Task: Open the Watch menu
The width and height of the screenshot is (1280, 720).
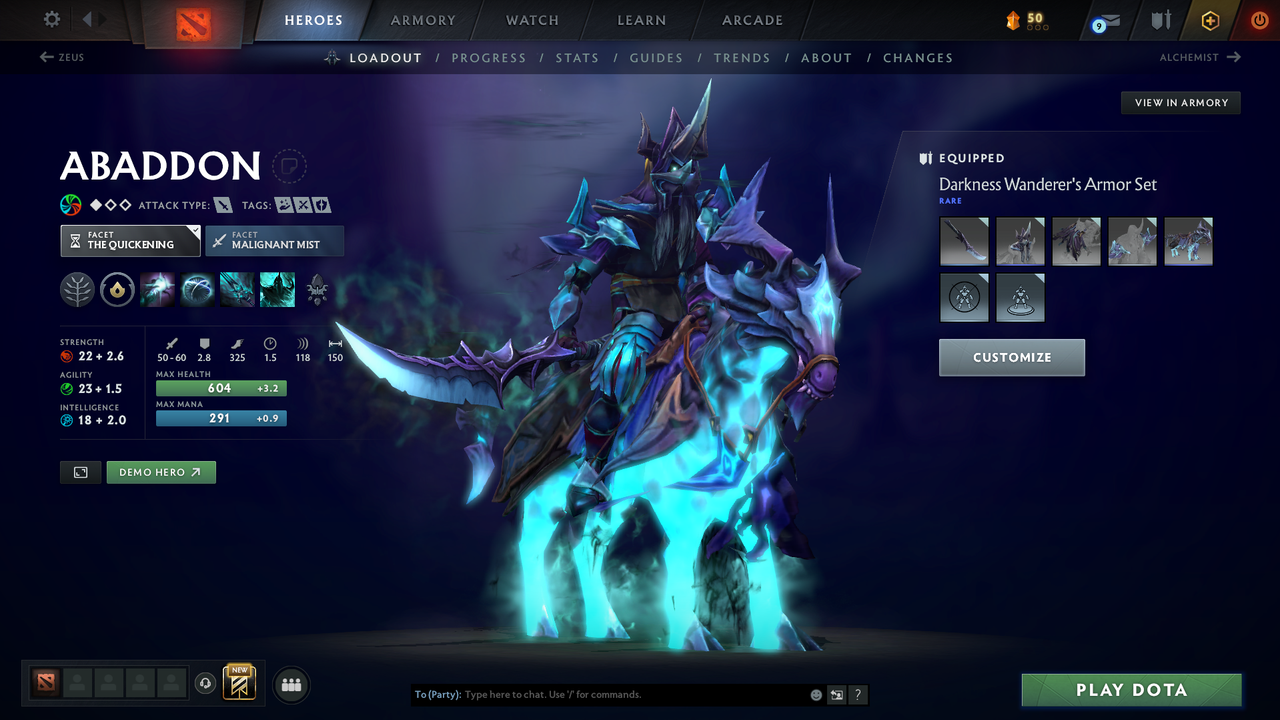Action: [x=532, y=20]
